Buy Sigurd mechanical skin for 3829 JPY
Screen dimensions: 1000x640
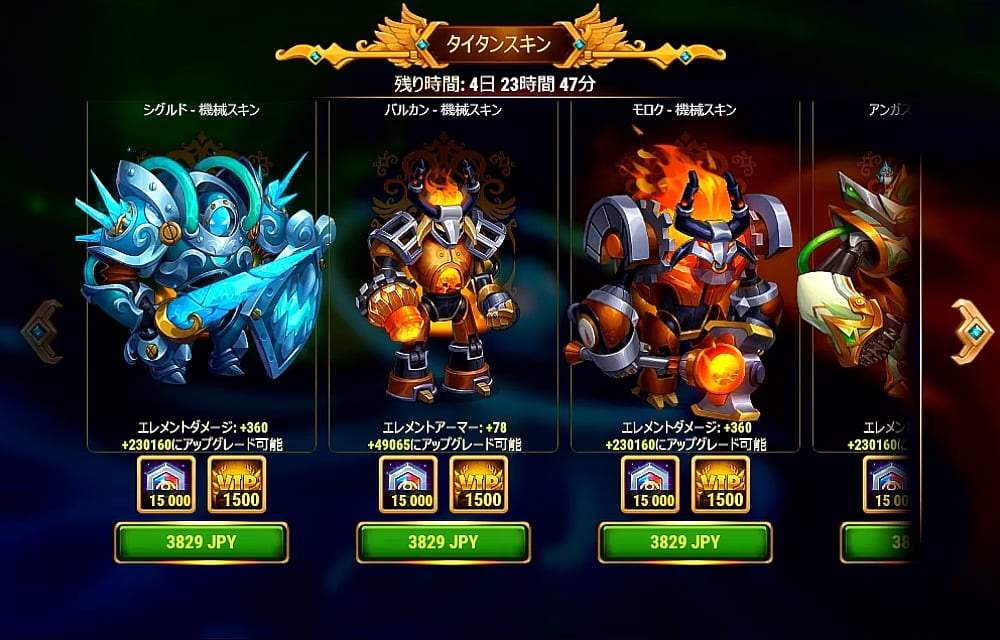[x=201, y=542]
